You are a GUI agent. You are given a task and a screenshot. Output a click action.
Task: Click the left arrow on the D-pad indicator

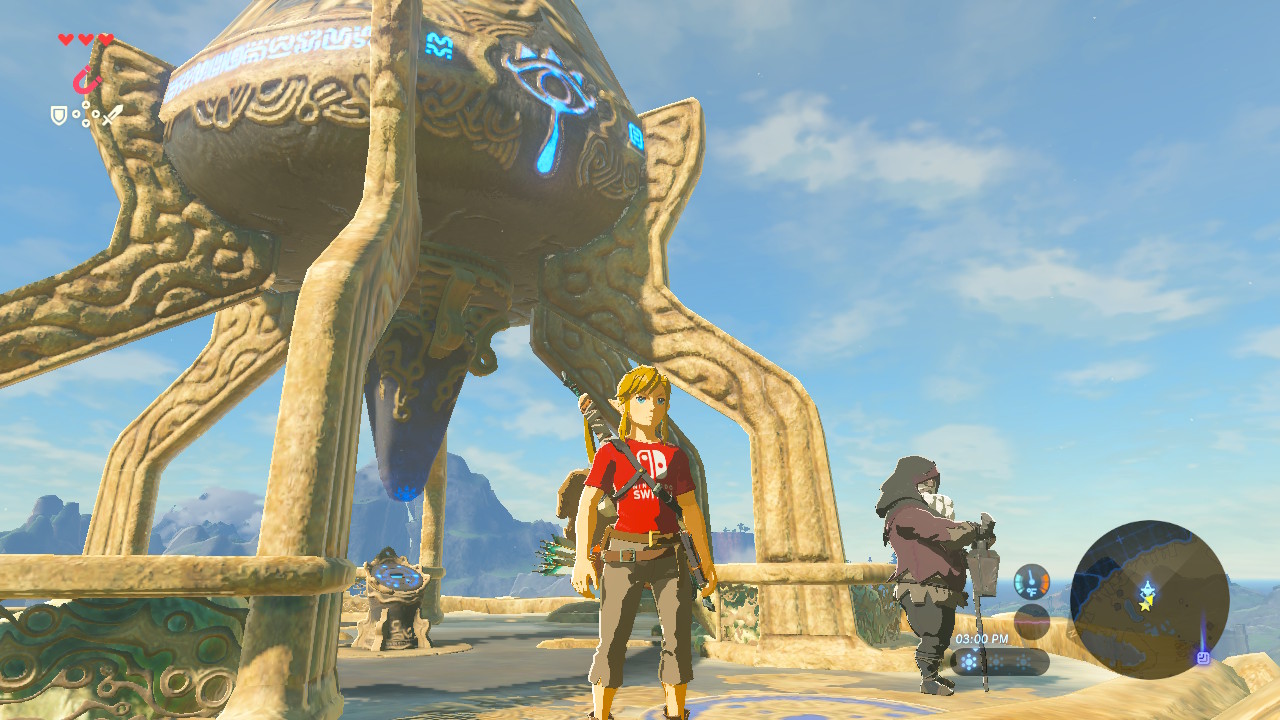pyautogui.click(x=76, y=113)
